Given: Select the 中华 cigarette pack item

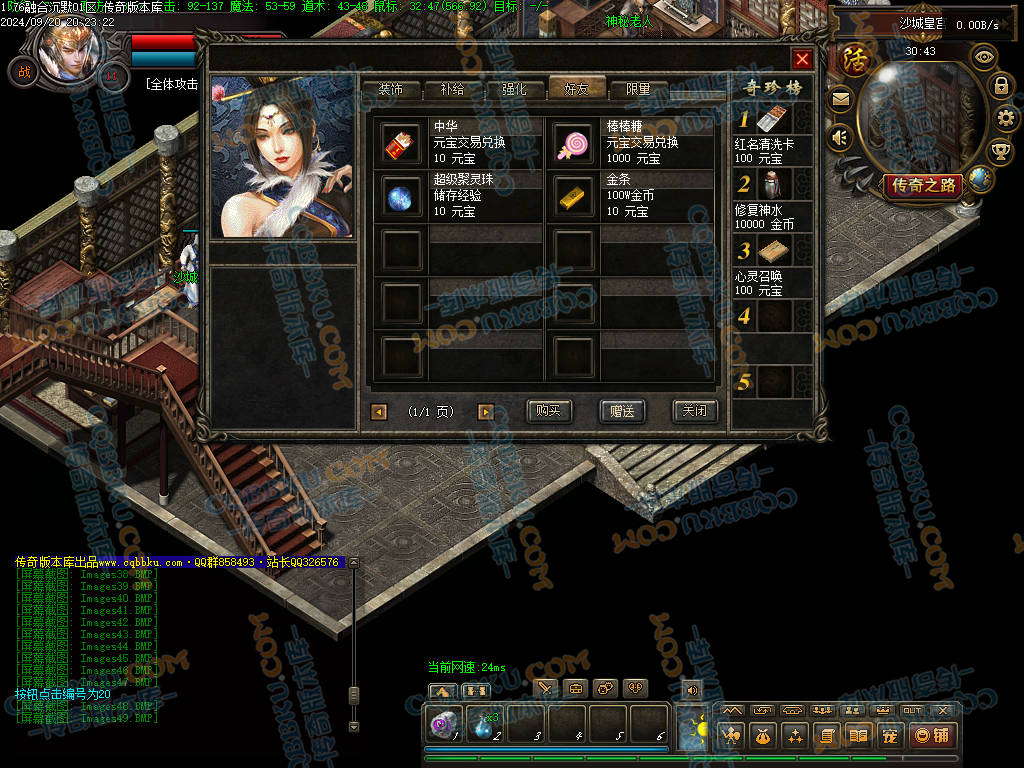Looking at the screenshot, I should (402, 144).
